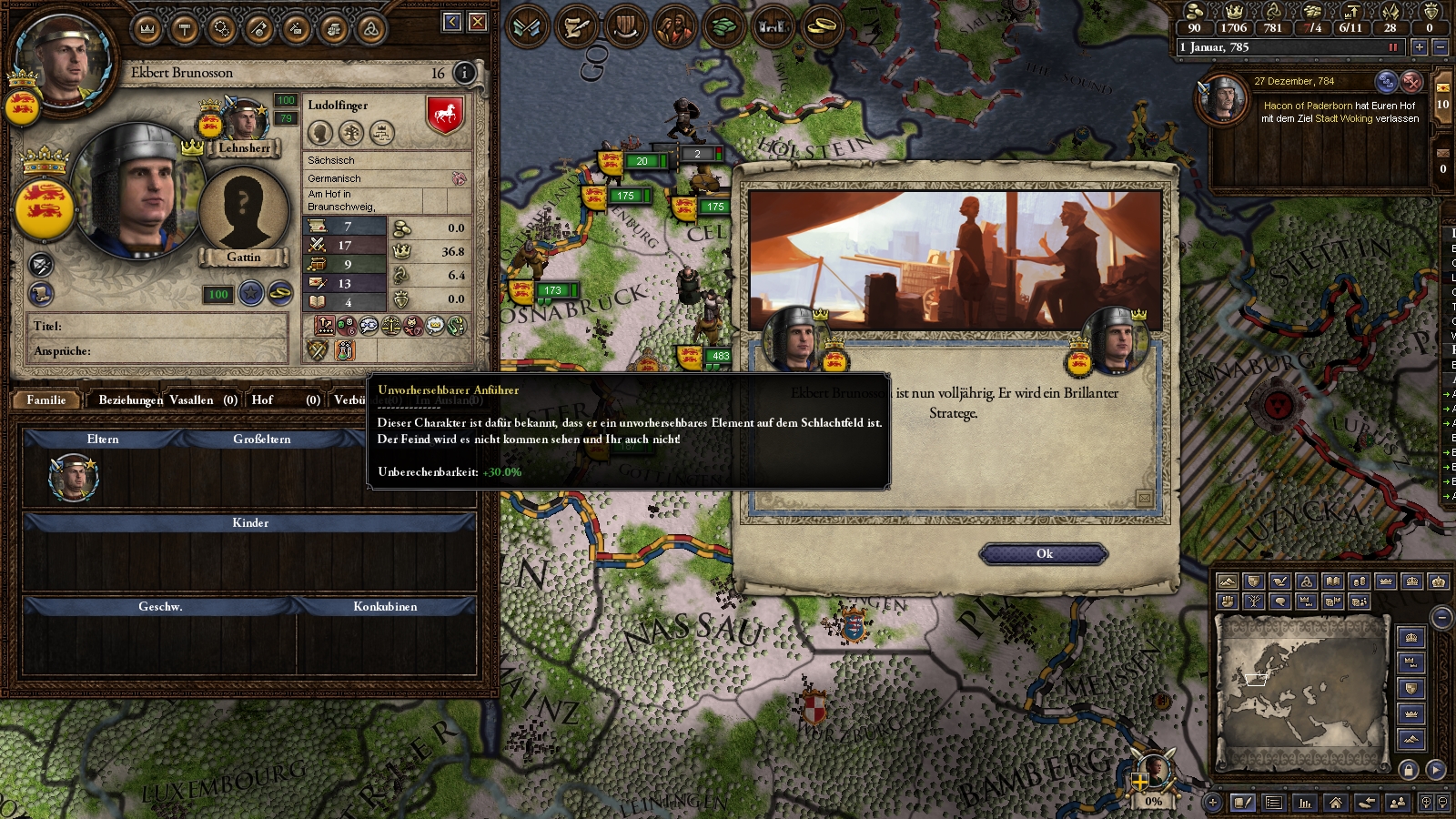This screenshot has height=819, width=1456.
Task: Select the terrain map mode button
Action: tap(1228, 581)
